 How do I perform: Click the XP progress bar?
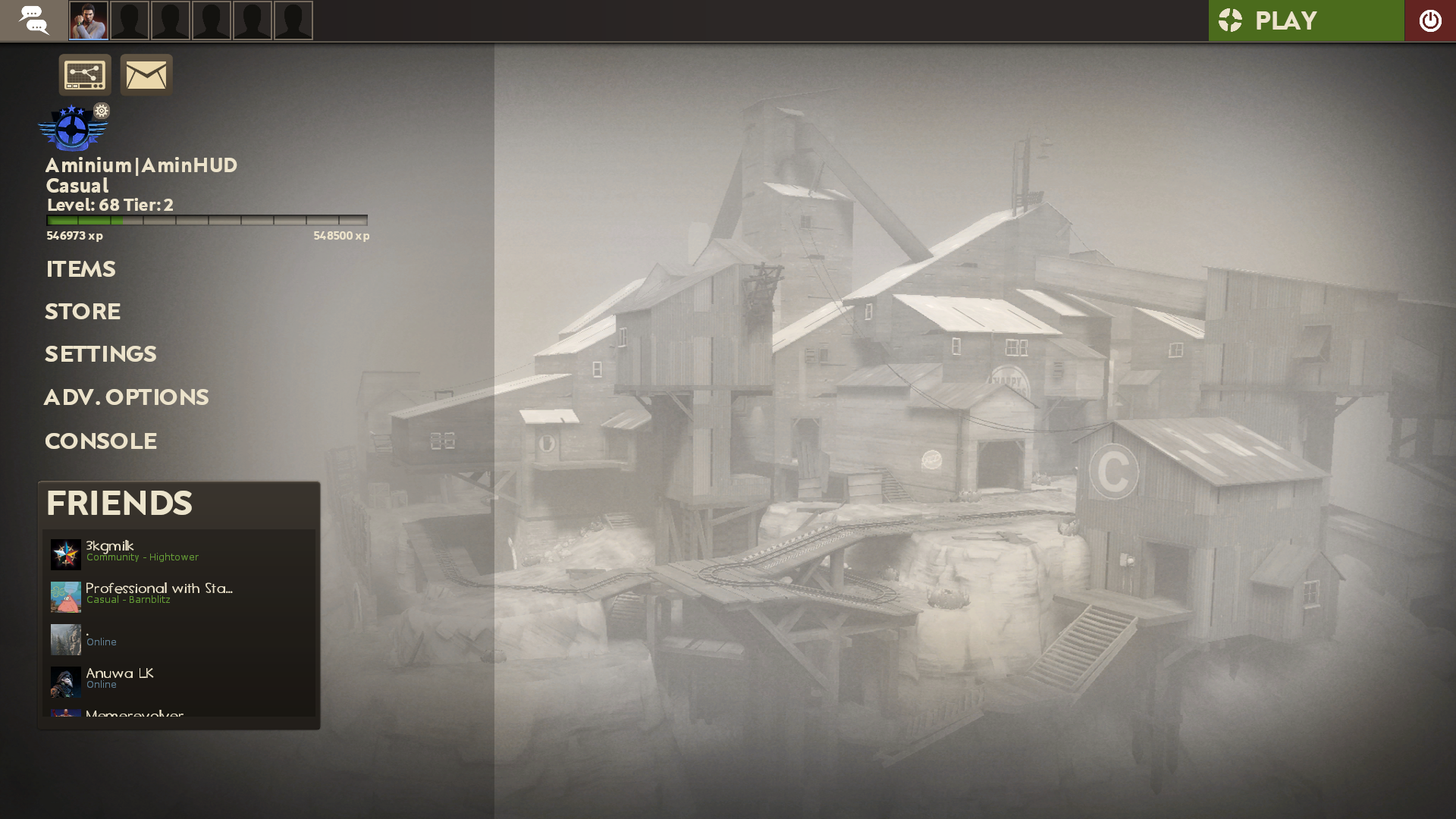[x=207, y=221]
